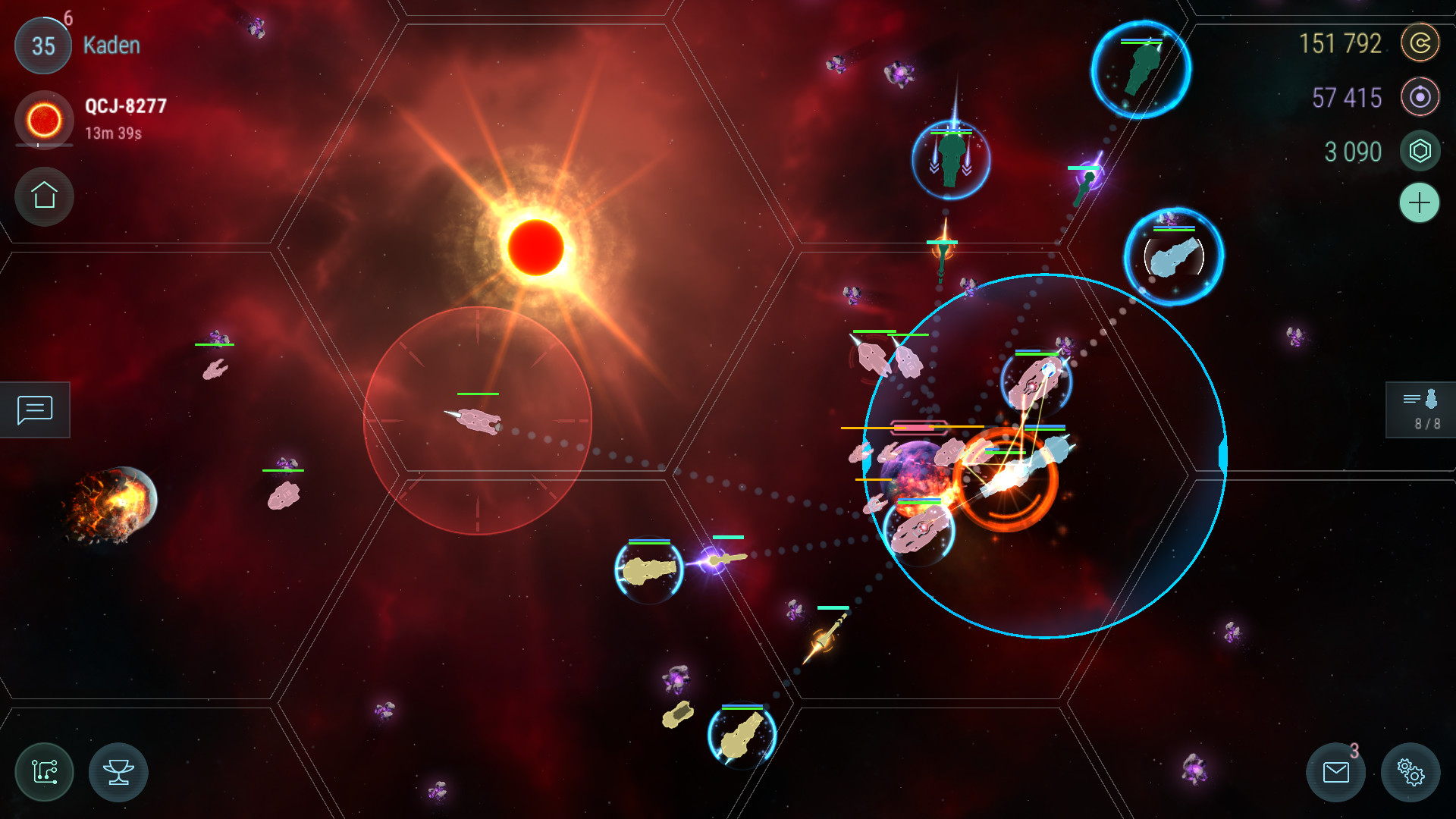Click the Home navigation button

tap(43, 196)
